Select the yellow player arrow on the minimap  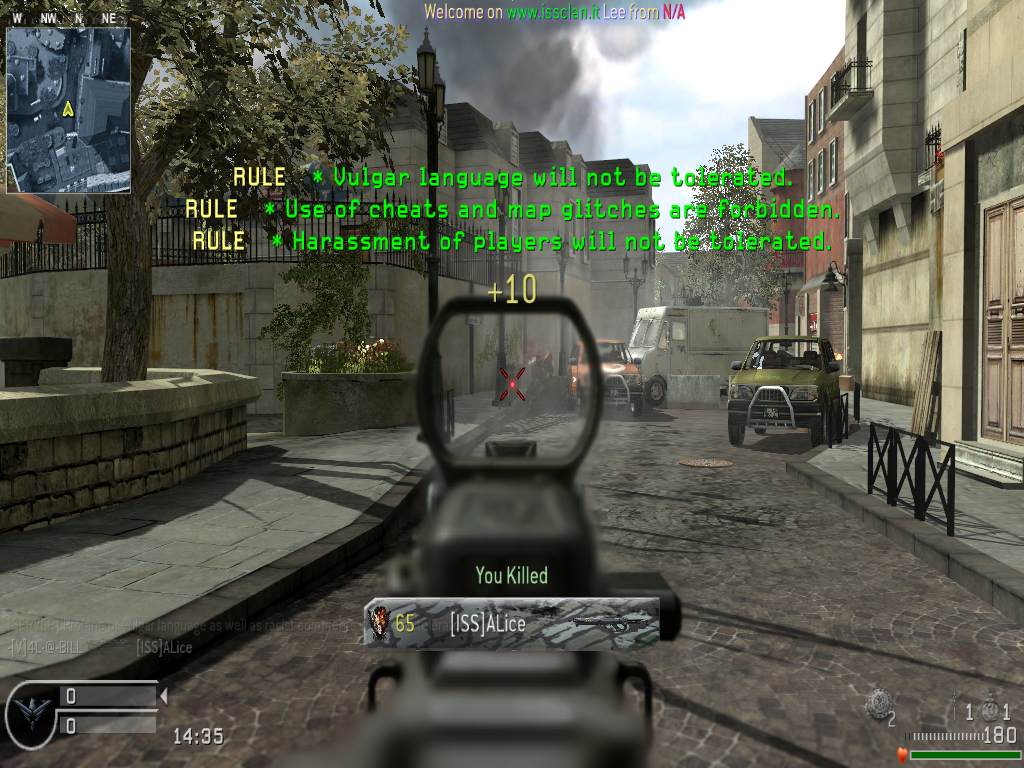(68, 108)
